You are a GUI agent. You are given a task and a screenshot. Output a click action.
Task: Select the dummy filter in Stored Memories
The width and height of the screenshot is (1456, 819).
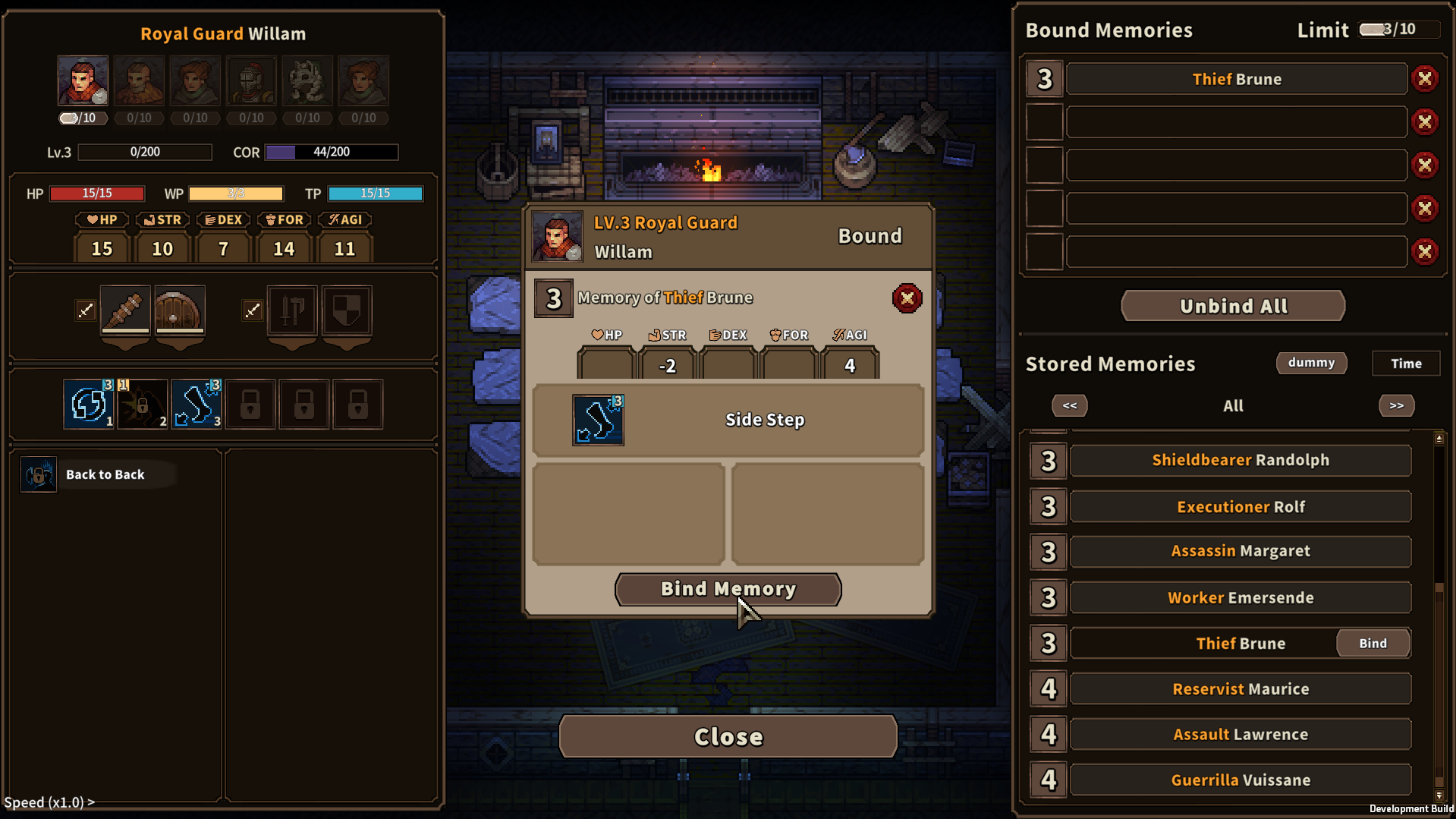tap(1311, 363)
